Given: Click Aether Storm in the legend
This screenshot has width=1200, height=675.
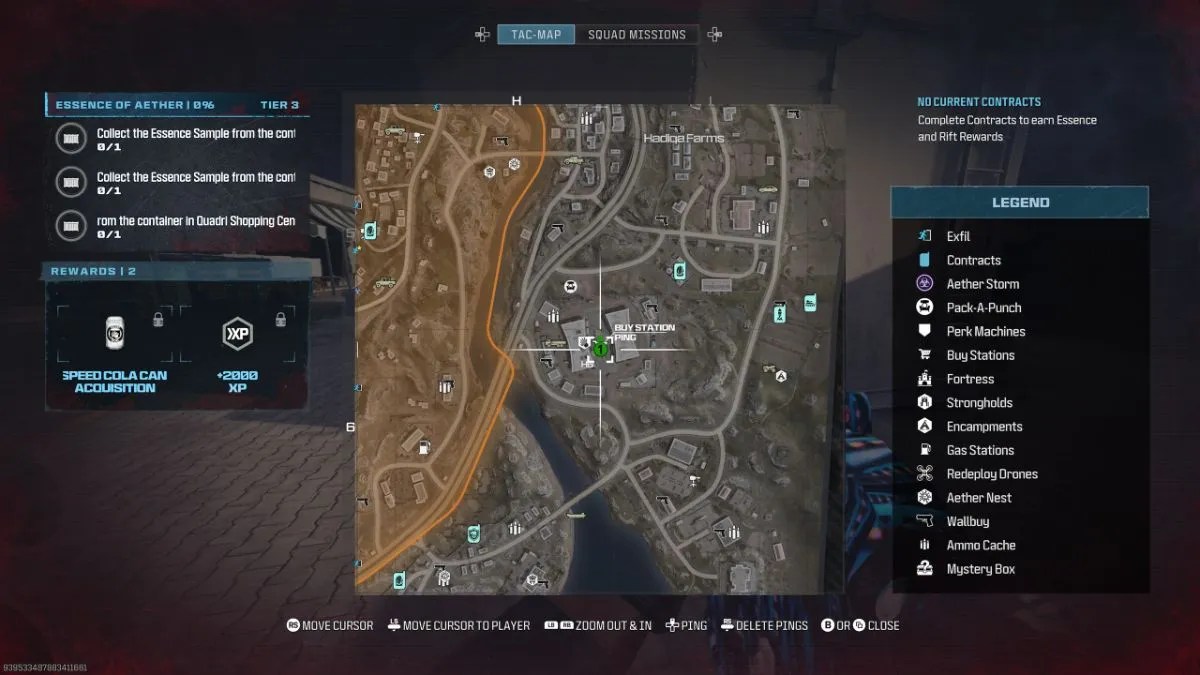Looking at the screenshot, I should [982, 284].
